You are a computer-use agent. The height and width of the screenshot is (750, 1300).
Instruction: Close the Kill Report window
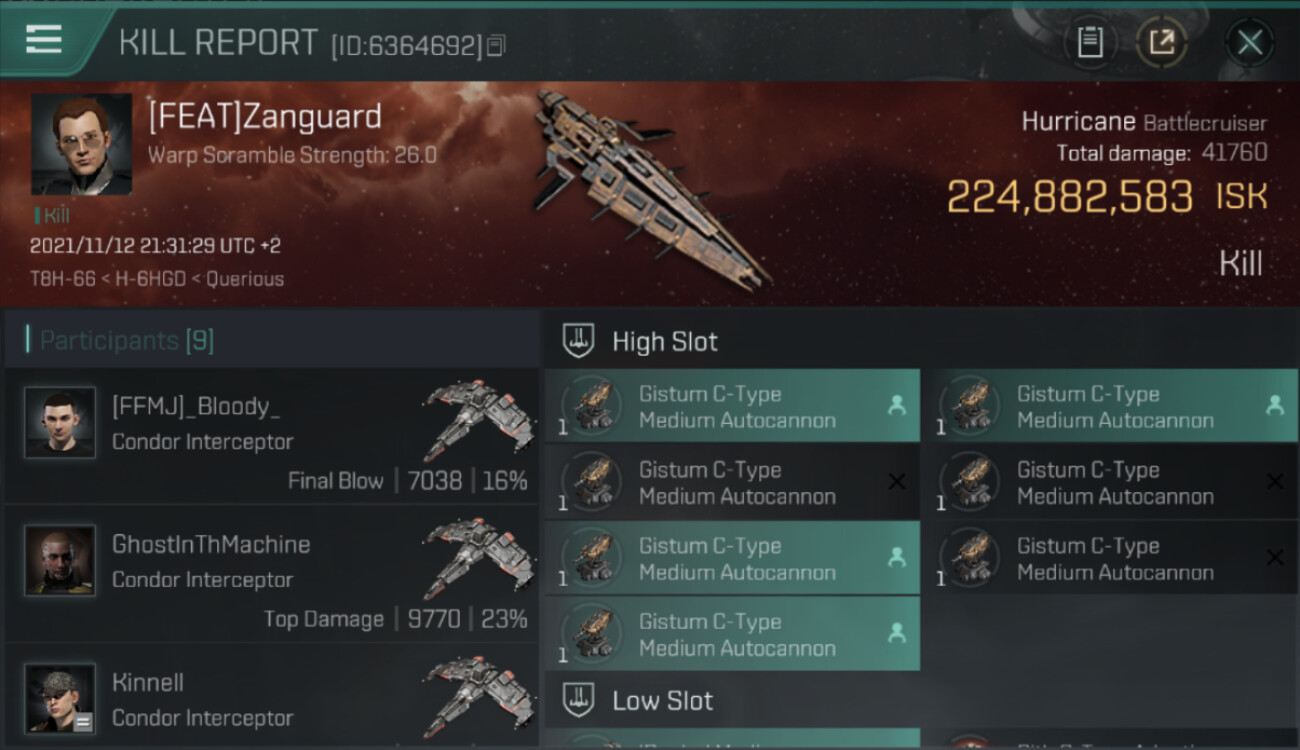[1249, 42]
